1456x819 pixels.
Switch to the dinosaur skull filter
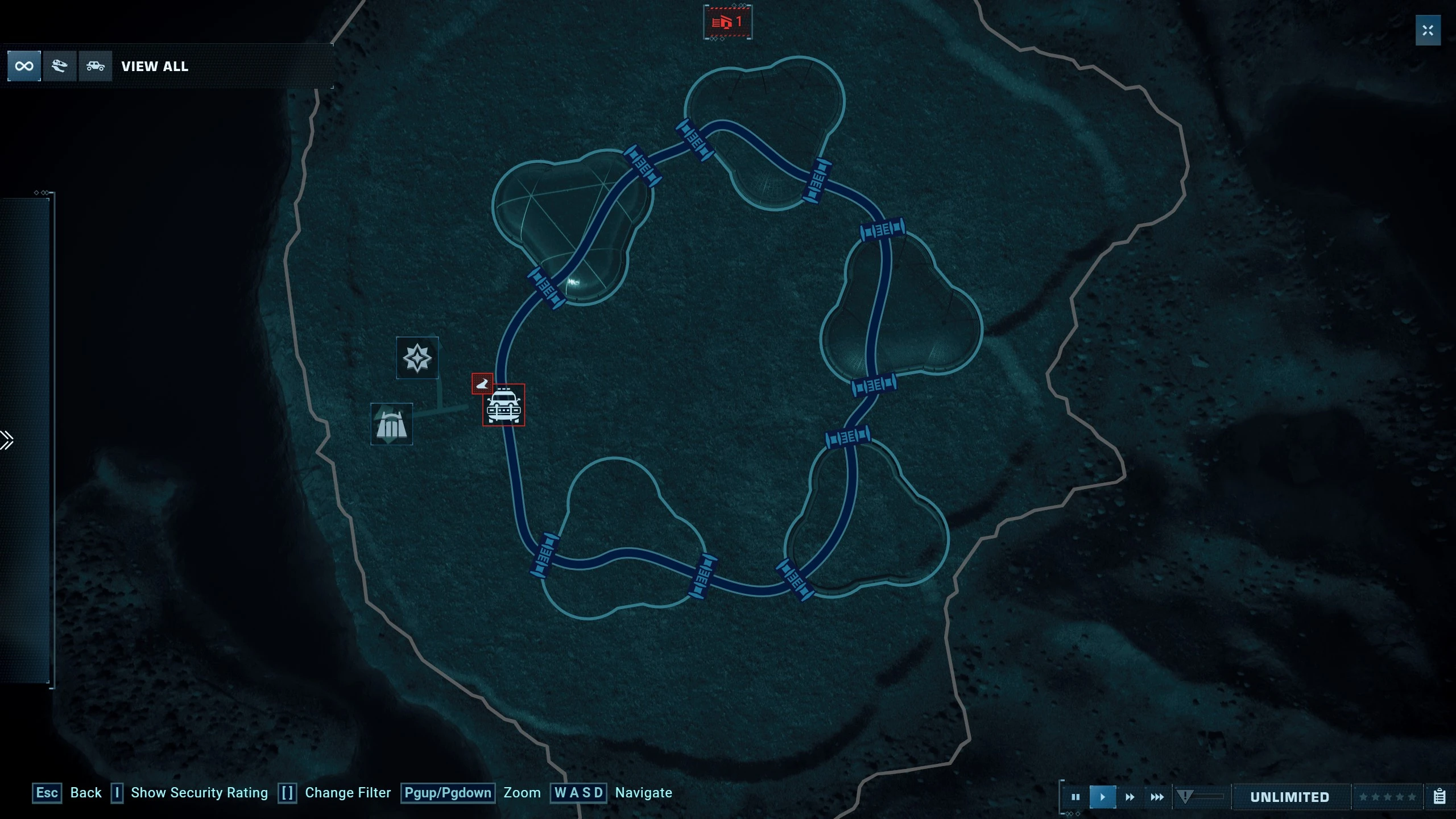[x=59, y=67]
